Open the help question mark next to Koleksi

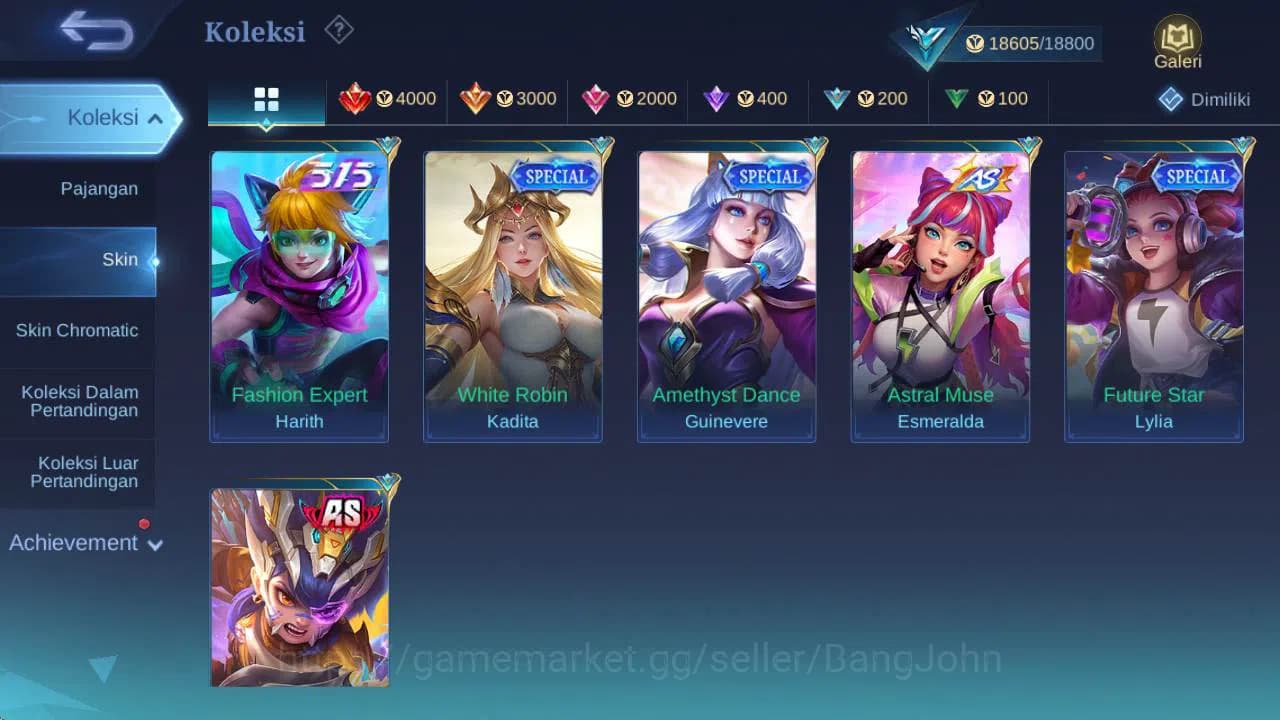coord(337,31)
